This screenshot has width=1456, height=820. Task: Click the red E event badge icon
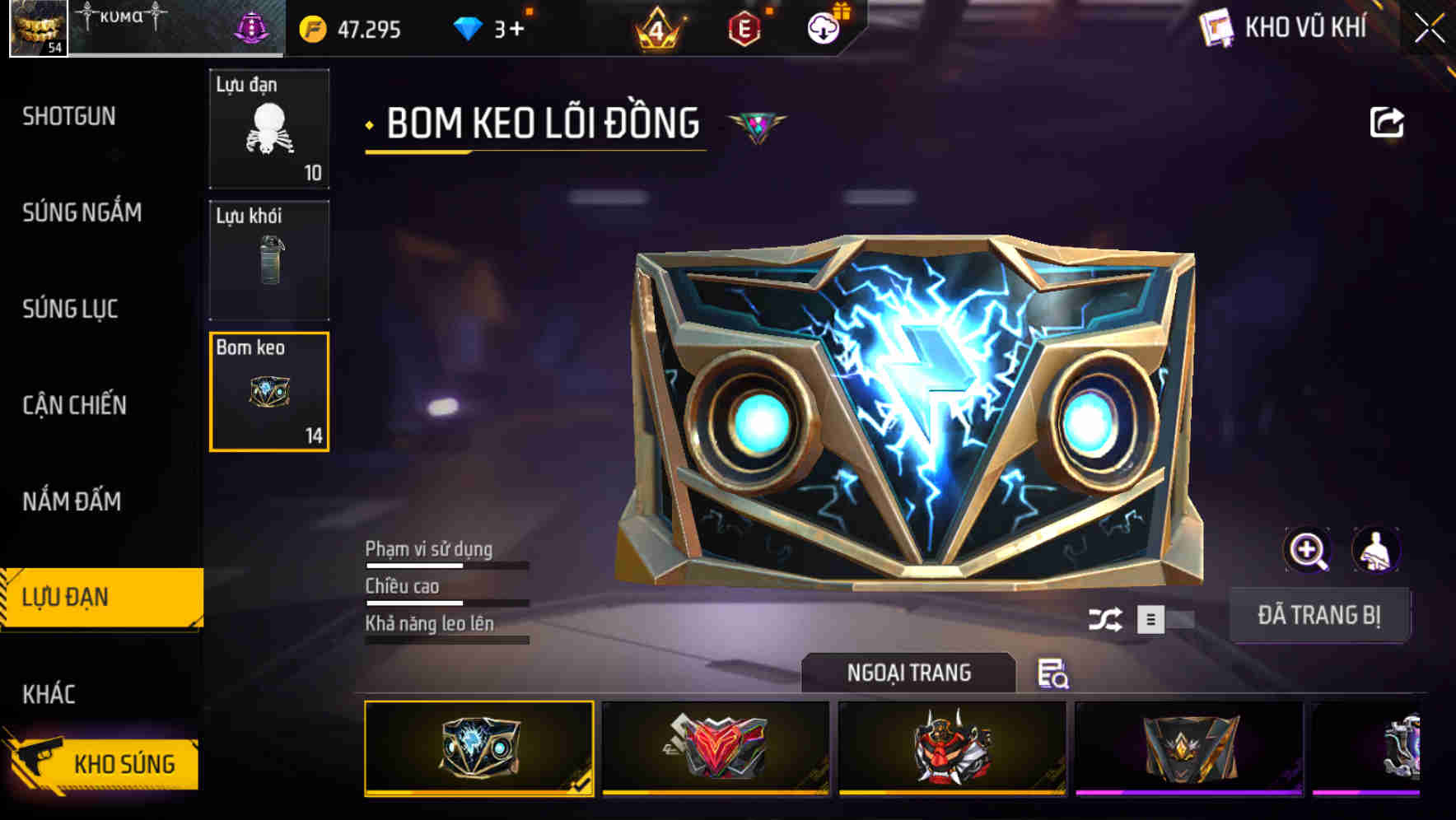click(x=746, y=27)
